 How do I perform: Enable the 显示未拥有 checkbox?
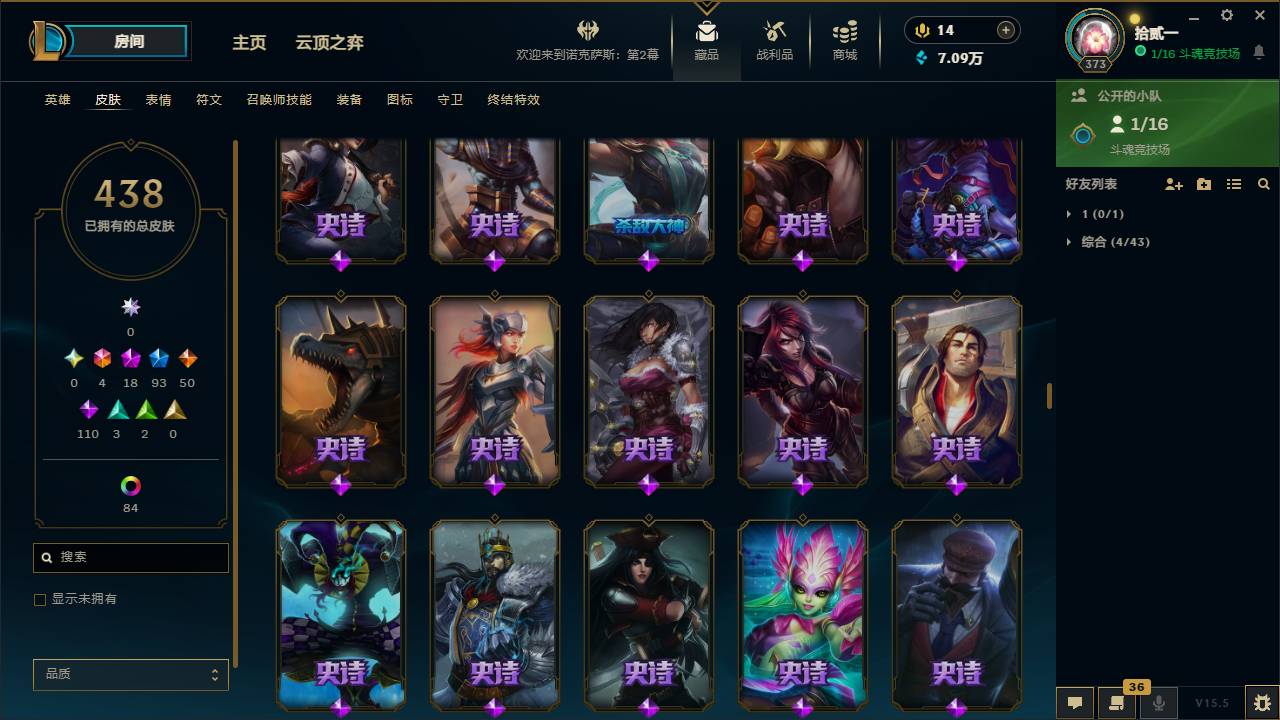40,599
